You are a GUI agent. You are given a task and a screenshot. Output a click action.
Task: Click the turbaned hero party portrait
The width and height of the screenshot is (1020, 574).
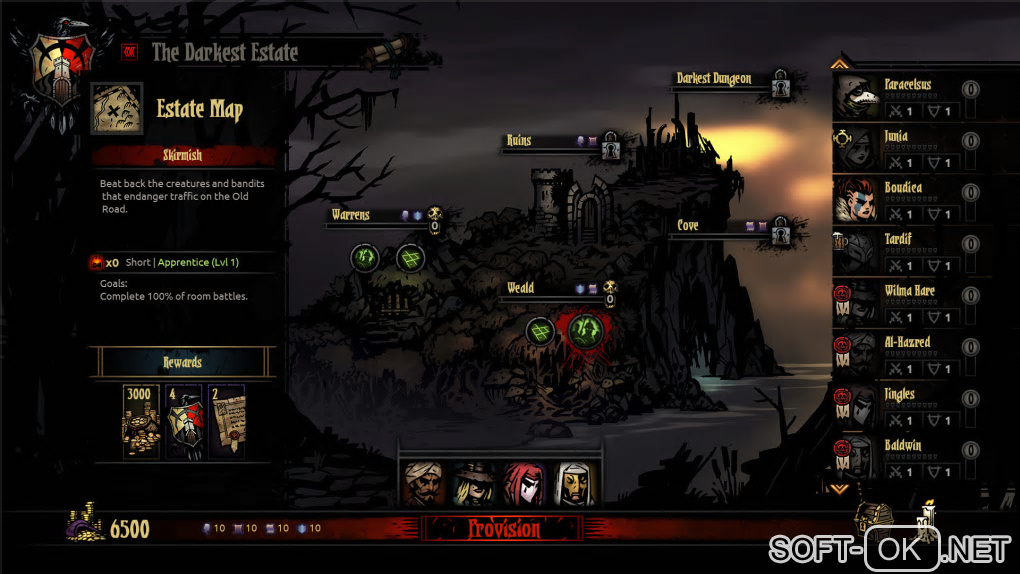(x=424, y=484)
